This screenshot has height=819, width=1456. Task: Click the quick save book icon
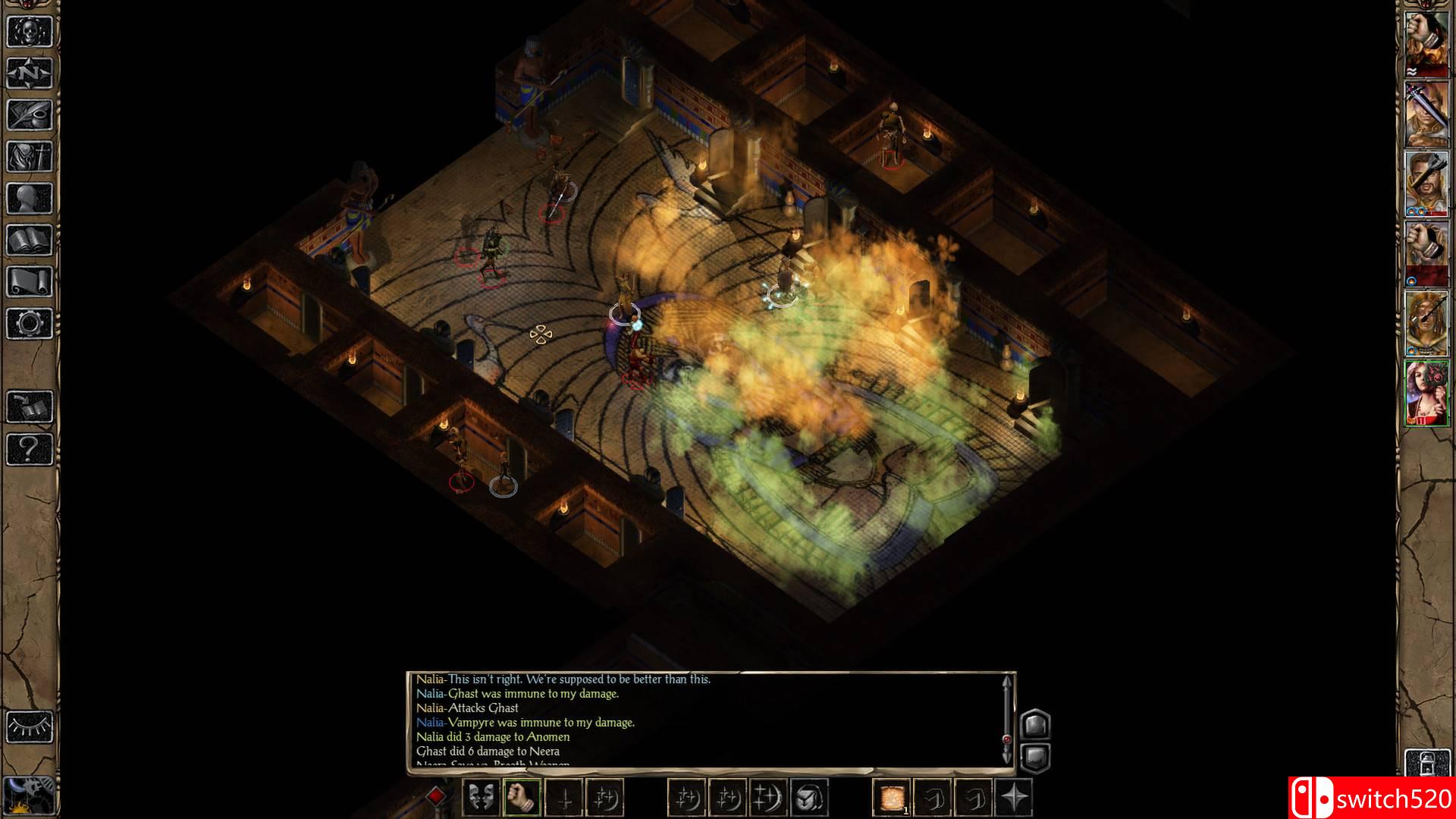30,407
